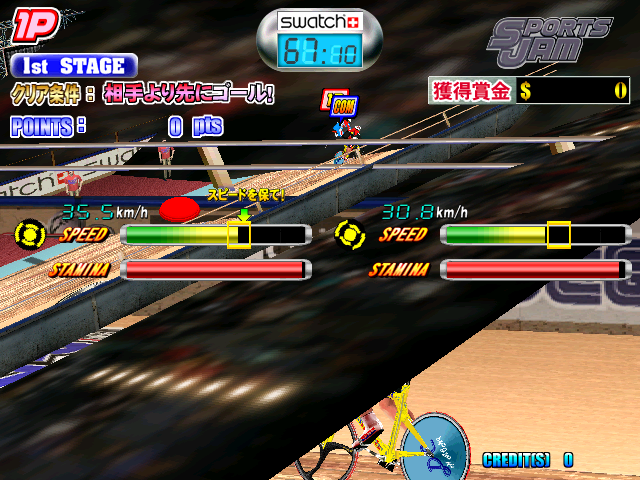
Task: Click the yellow pedal icon beside 30.8 km/h
Action: 351,235
